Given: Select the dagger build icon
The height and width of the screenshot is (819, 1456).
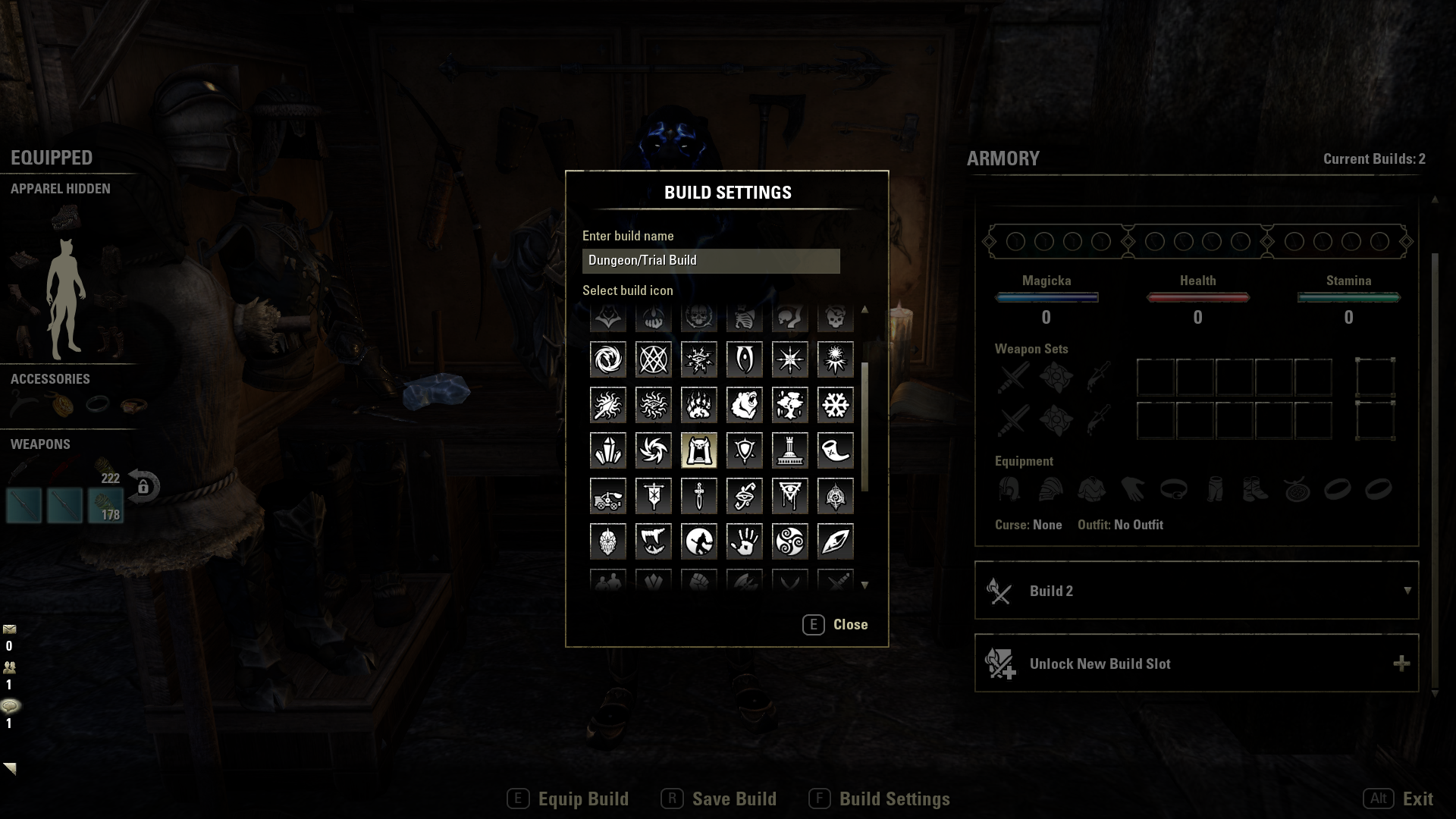Looking at the screenshot, I should [698, 496].
